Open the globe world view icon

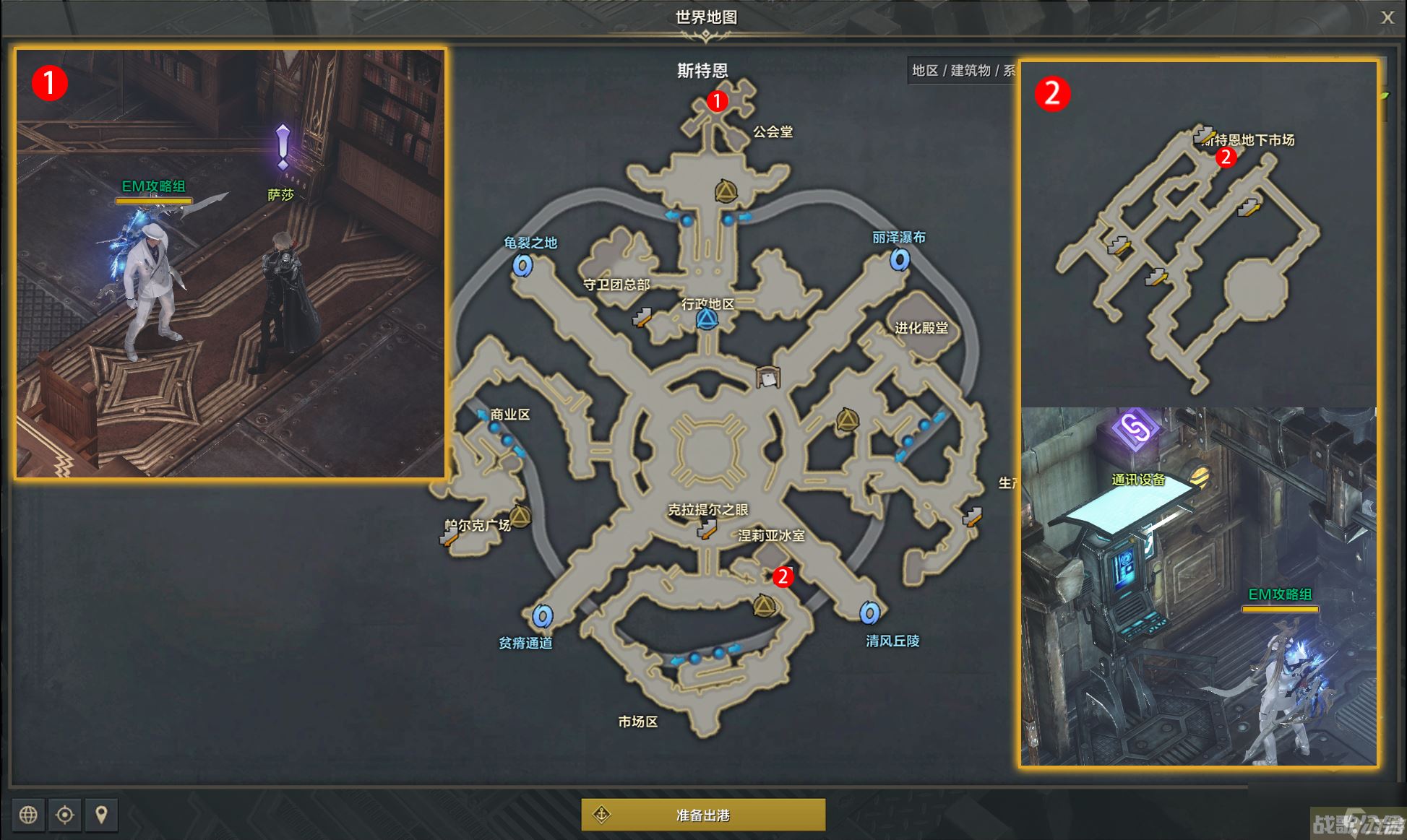coord(28,815)
